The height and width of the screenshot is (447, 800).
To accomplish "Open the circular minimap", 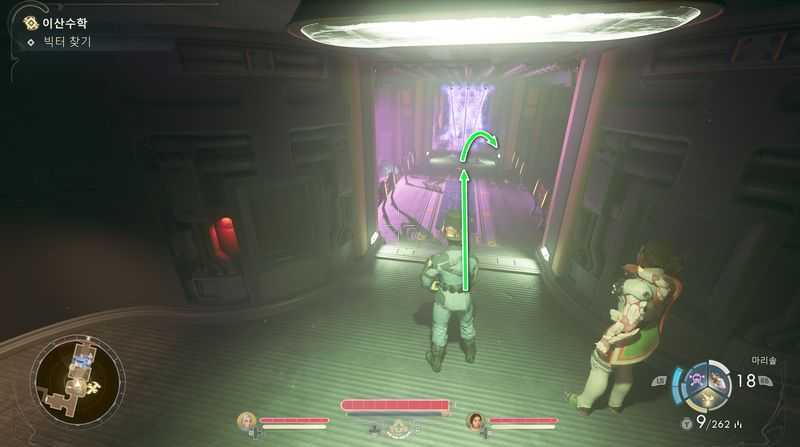I will (x=77, y=381).
